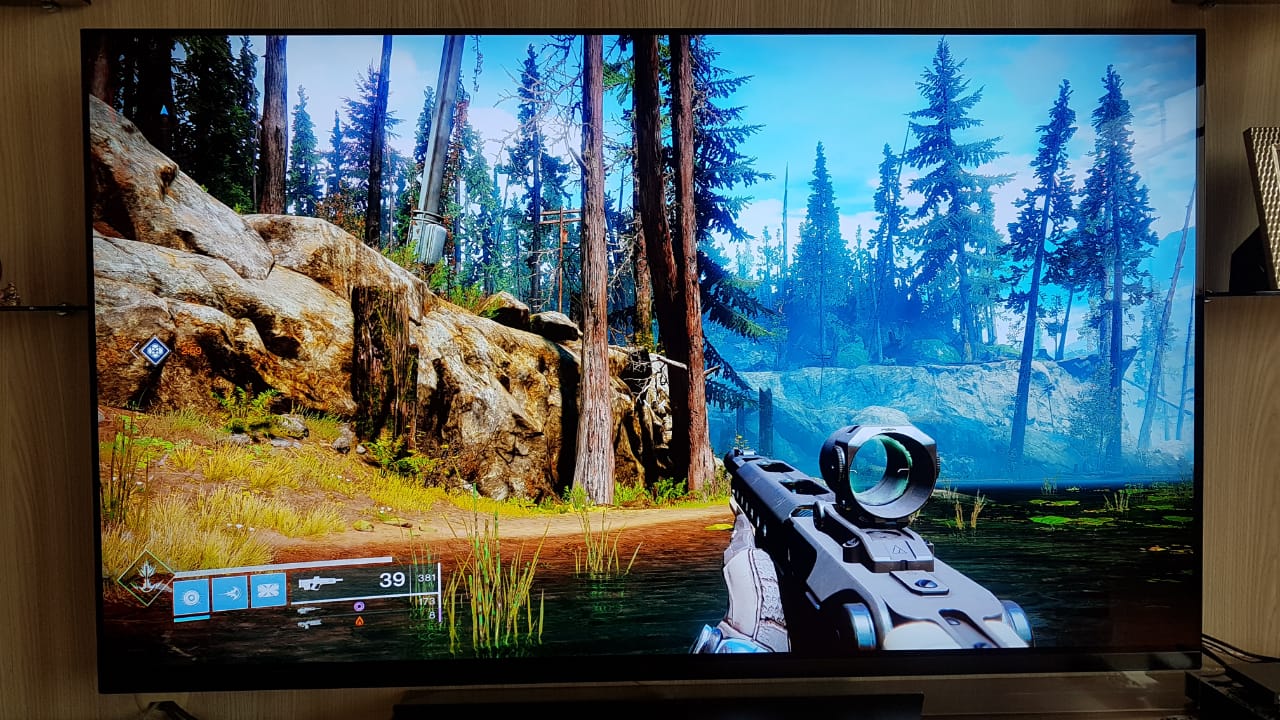
Task: Select the diamond-shaped super ability icon
Action: (x=146, y=577)
